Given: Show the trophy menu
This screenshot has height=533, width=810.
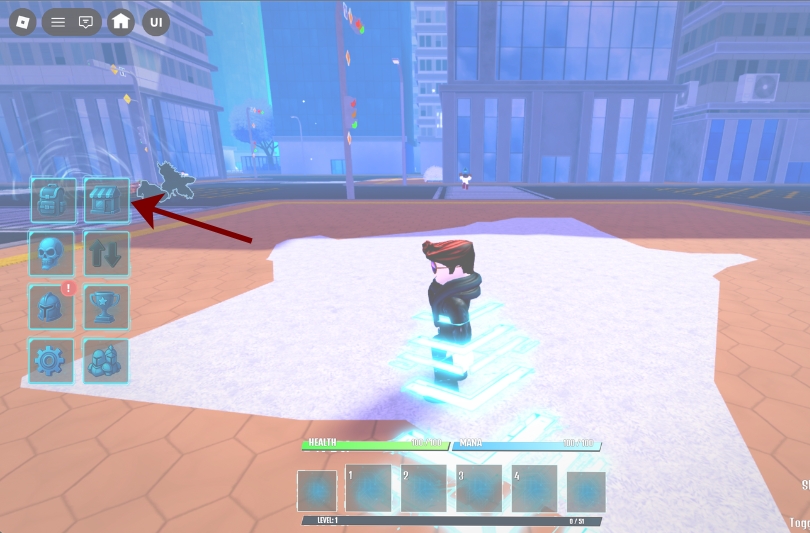Looking at the screenshot, I should pyautogui.click(x=107, y=306).
